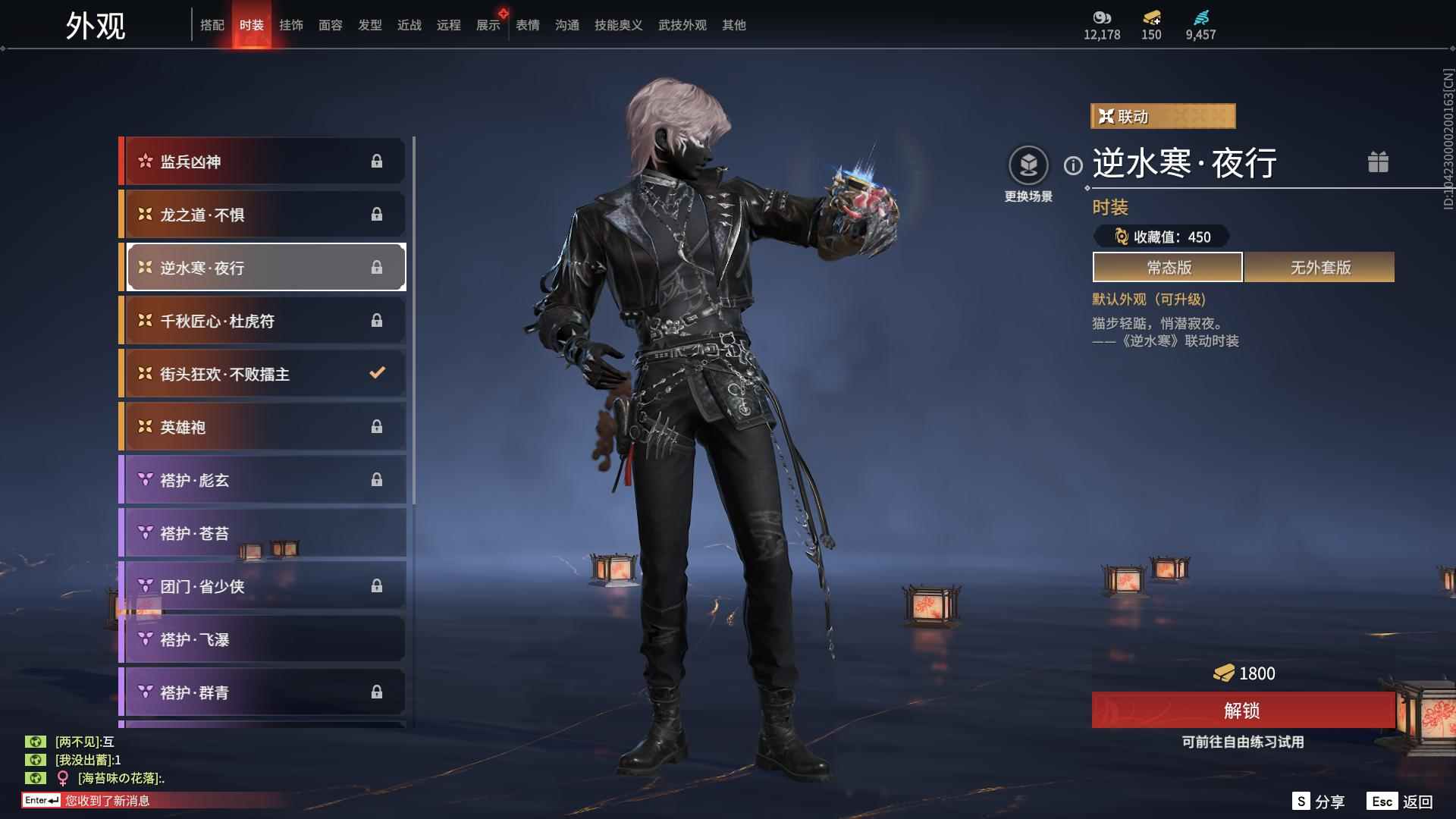This screenshot has width=1456, height=819.
Task: Unlock the outfit with 解锁 button
Action: 1242,711
